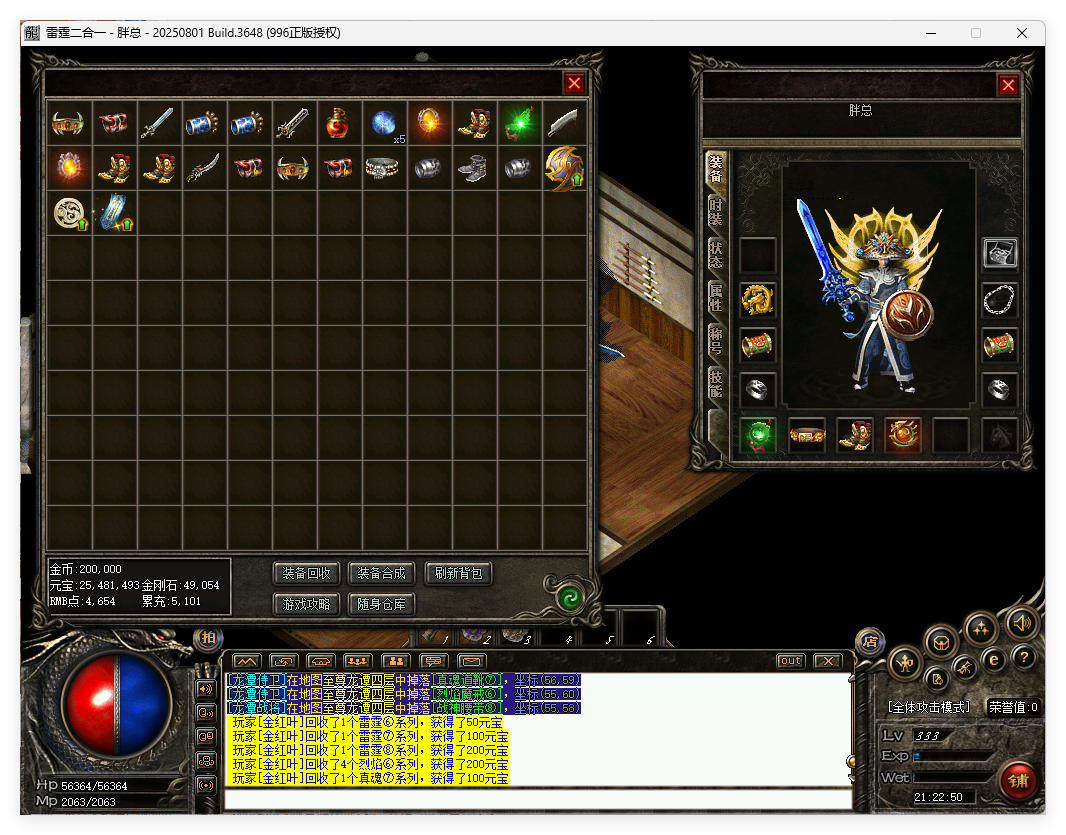
Task: Close the game window
Action: click(x=1022, y=33)
